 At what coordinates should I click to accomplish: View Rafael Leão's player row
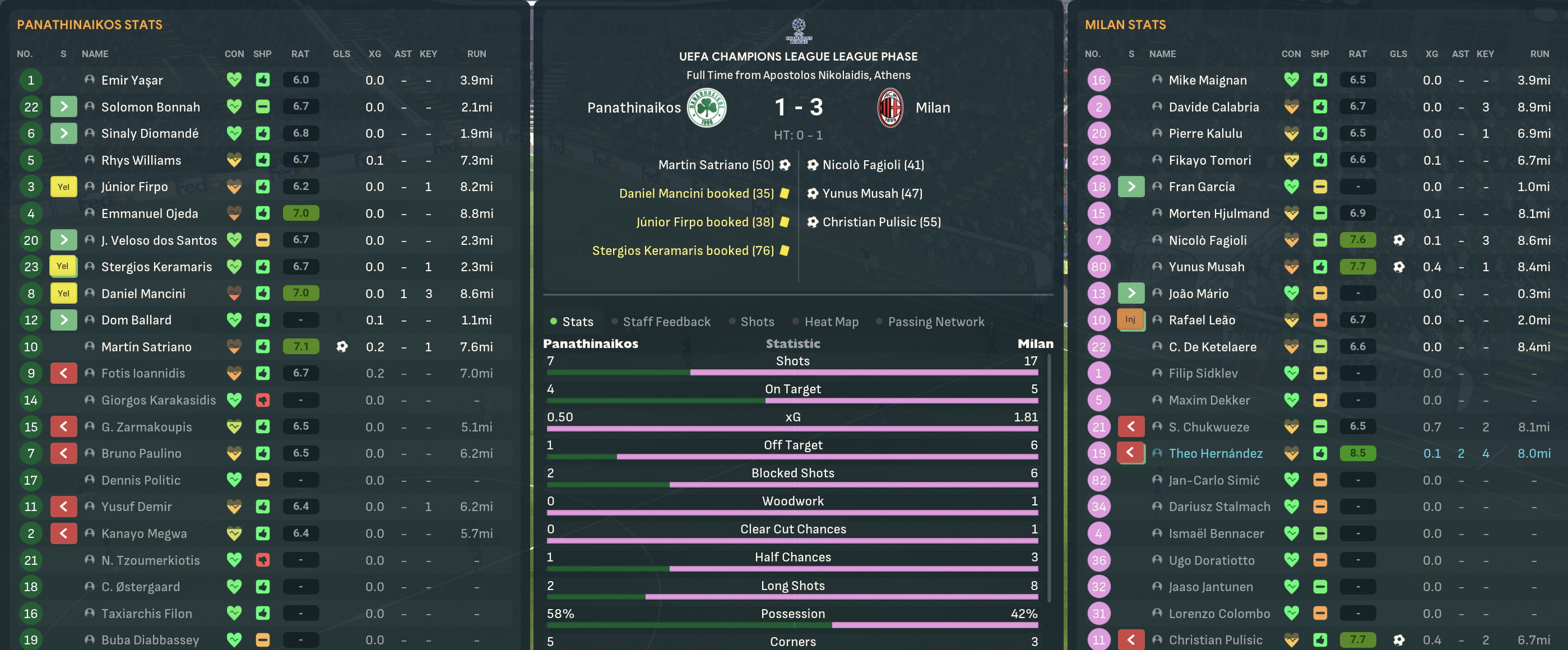(1201, 320)
